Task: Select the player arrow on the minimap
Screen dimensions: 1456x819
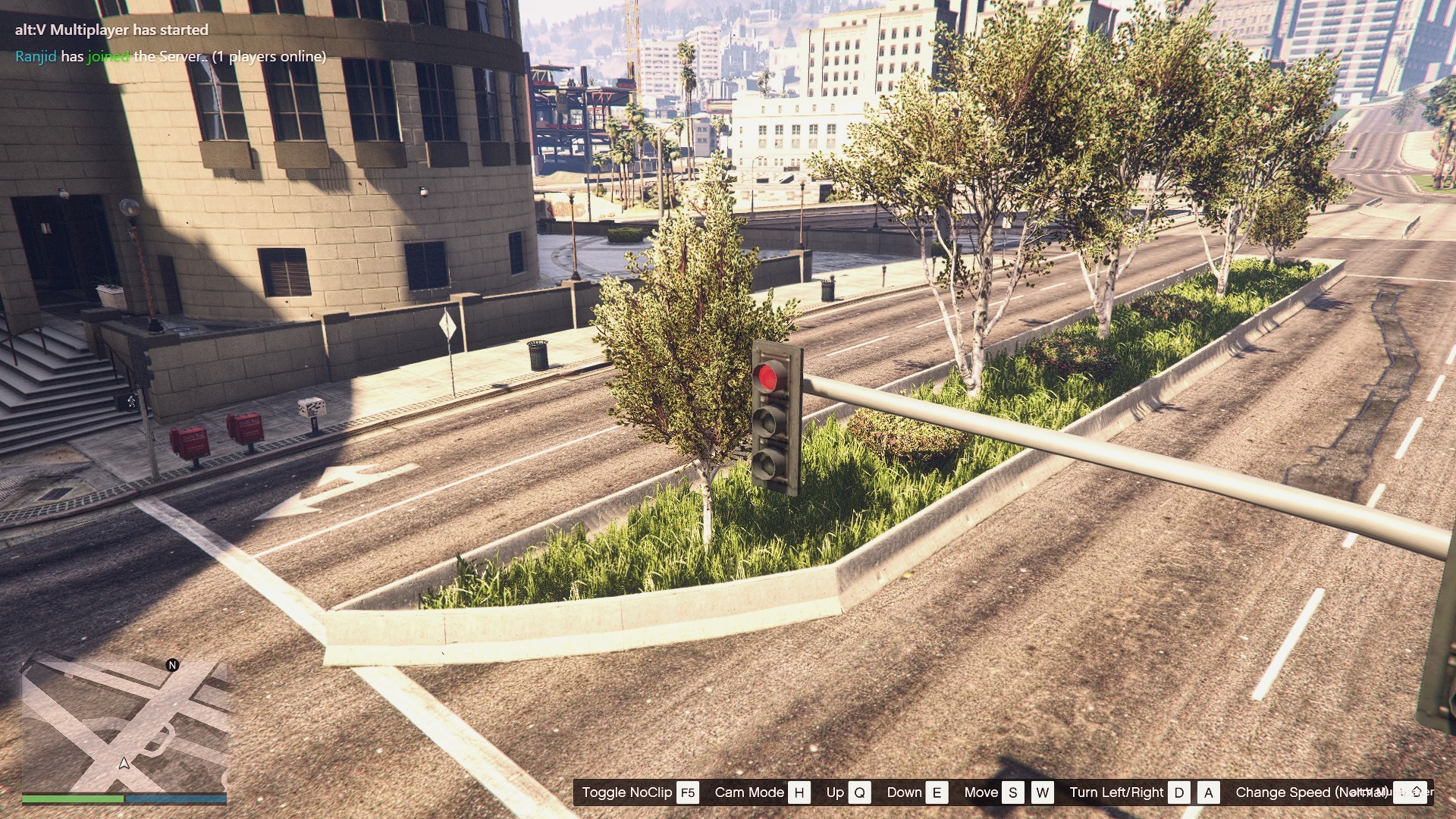Action: pos(124,763)
